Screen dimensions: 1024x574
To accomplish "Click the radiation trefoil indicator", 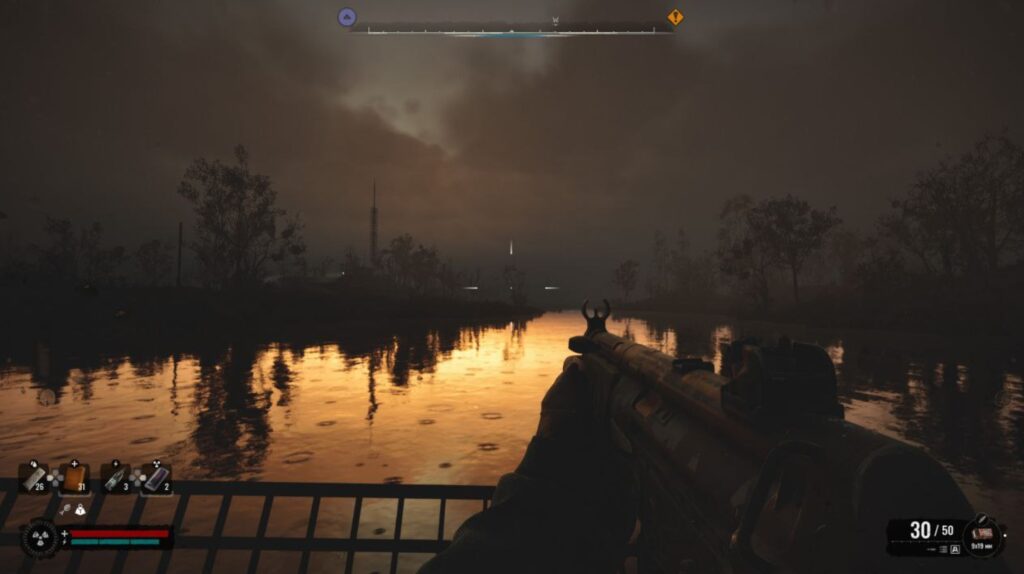I will pos(40,538).
